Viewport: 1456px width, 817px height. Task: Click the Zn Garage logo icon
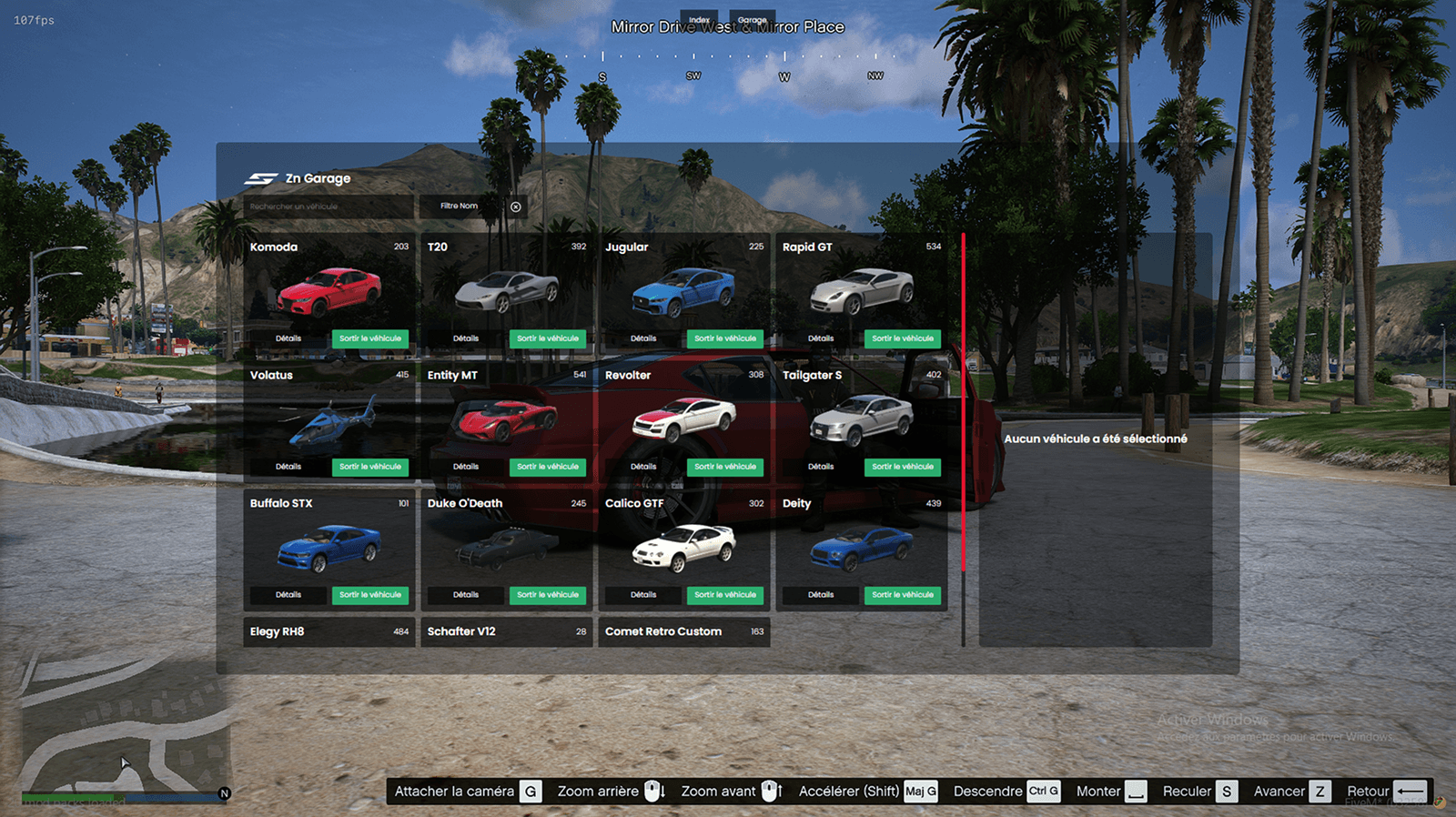point(261,178)
